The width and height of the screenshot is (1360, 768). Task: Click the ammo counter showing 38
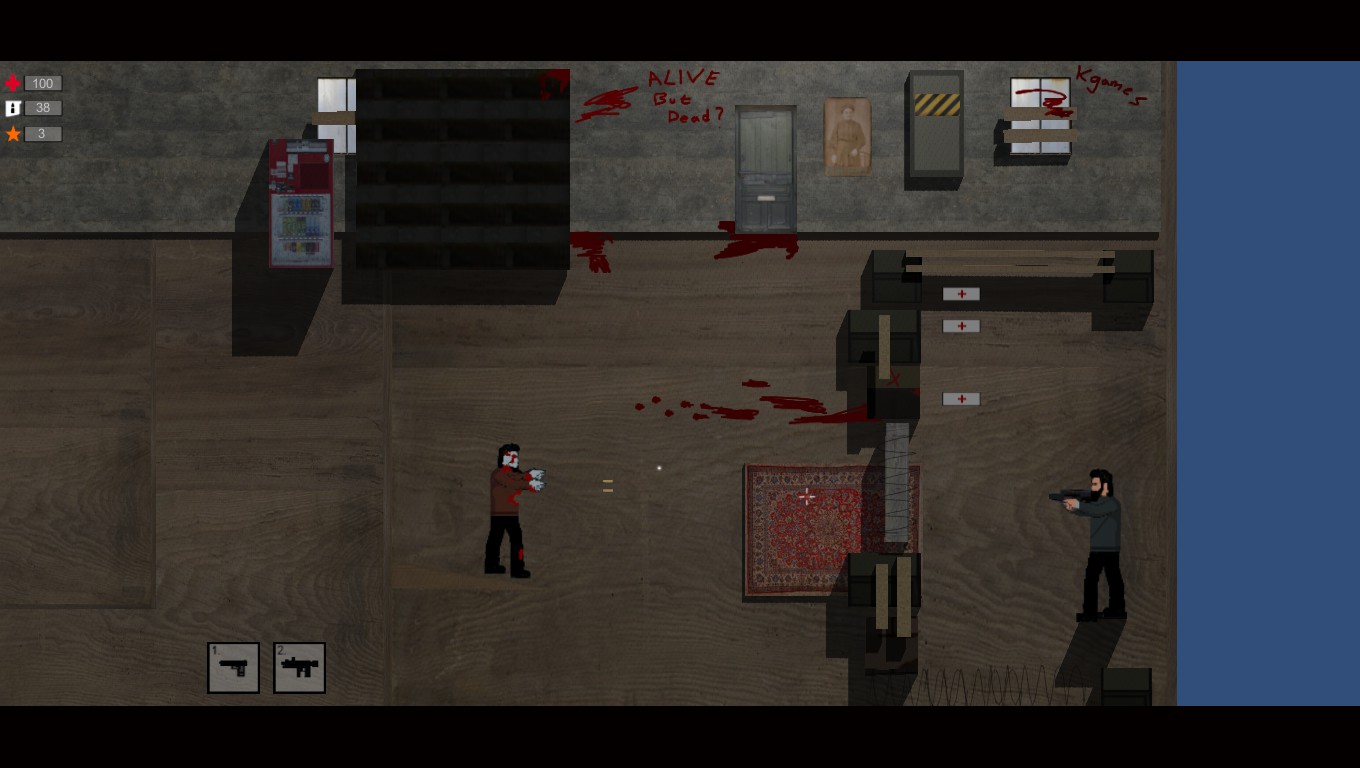tap(43, 108)
